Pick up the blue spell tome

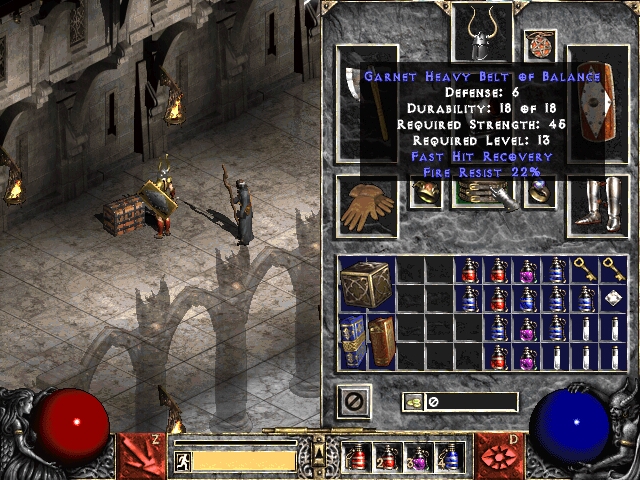tap(352, 341)
